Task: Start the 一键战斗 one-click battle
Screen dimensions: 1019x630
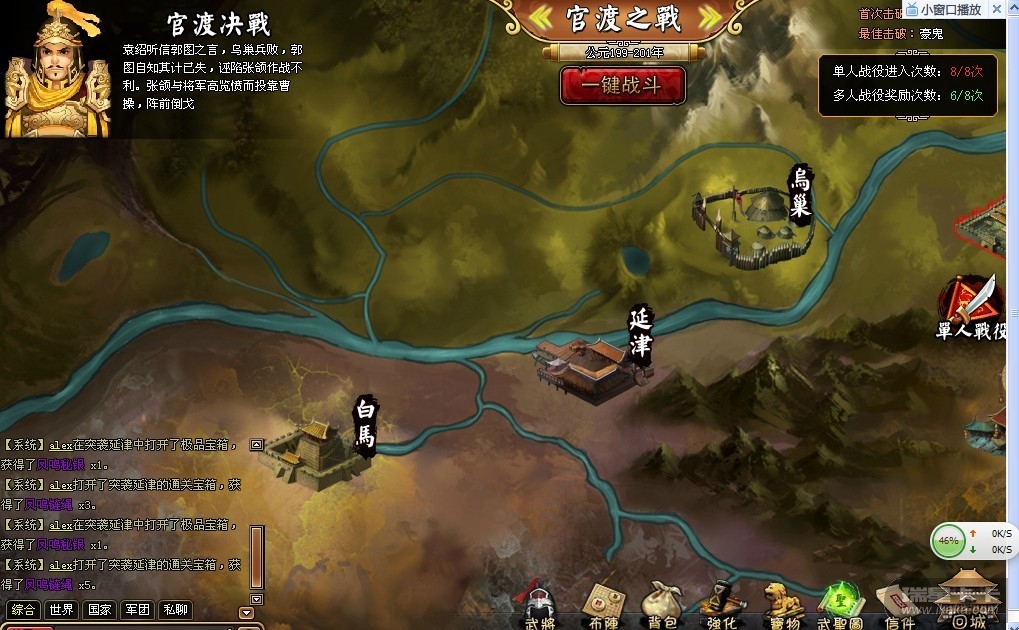Action: [x=622, y=85]
